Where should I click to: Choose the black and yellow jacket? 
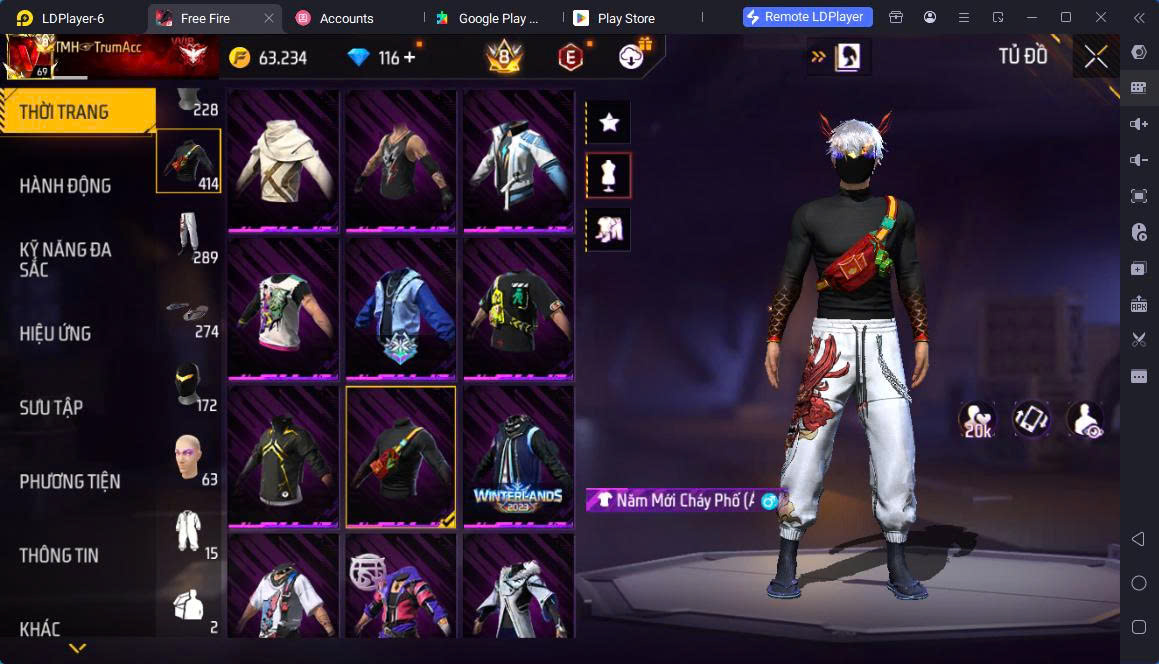click(283, 456)
